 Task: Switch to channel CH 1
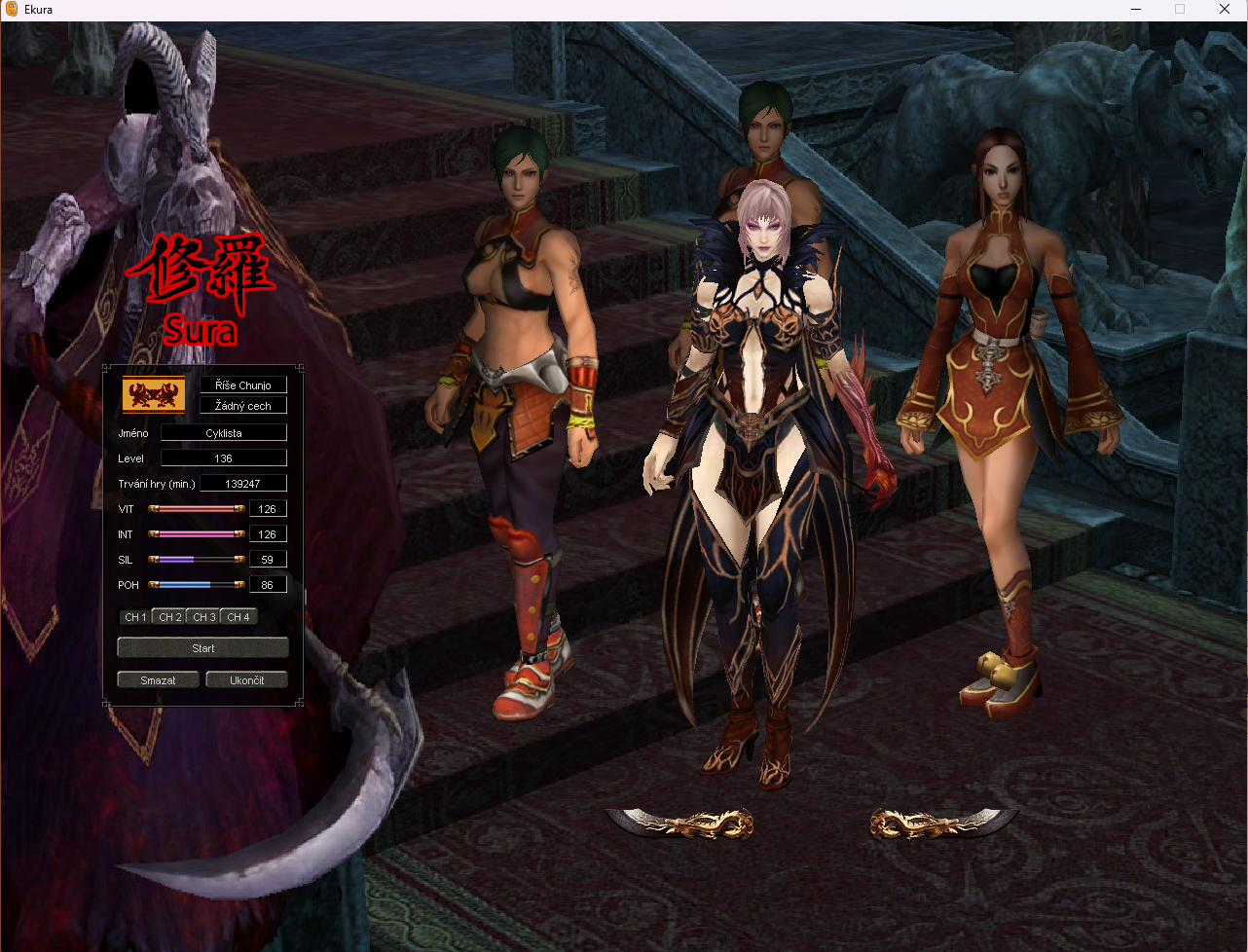point(135,617)
